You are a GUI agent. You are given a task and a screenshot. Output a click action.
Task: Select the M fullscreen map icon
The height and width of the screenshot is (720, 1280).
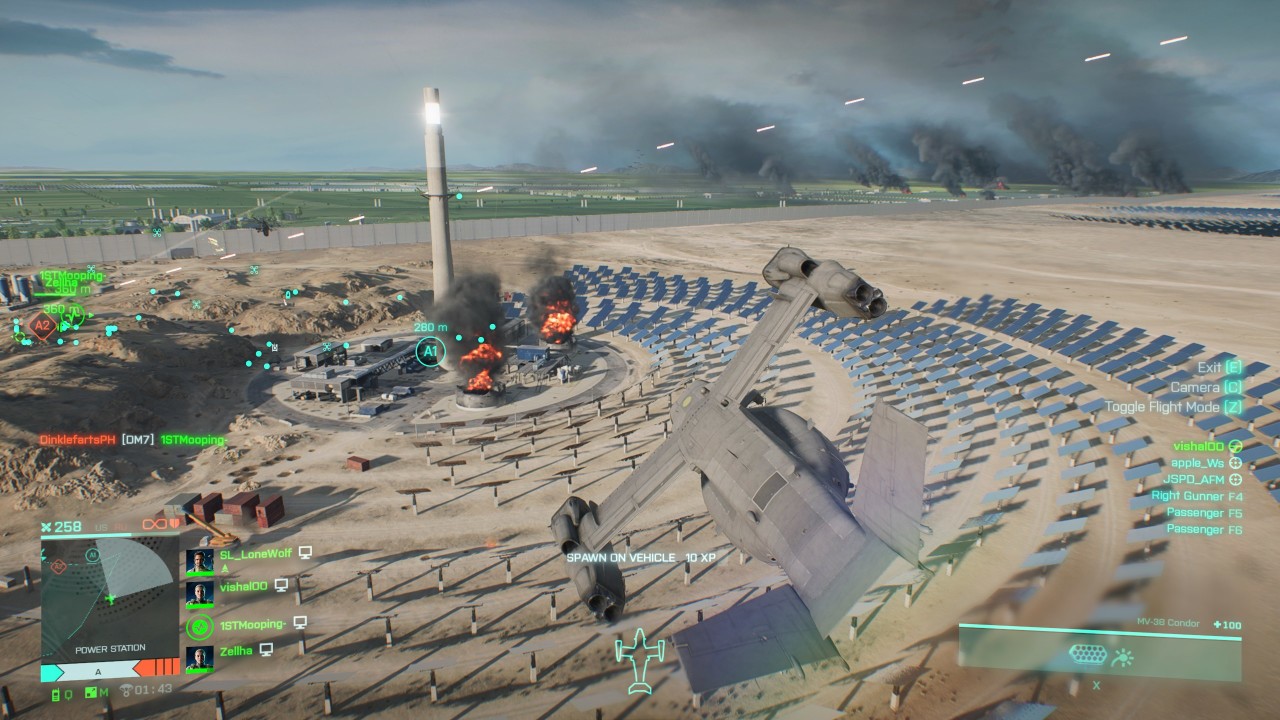pos(93,692)
